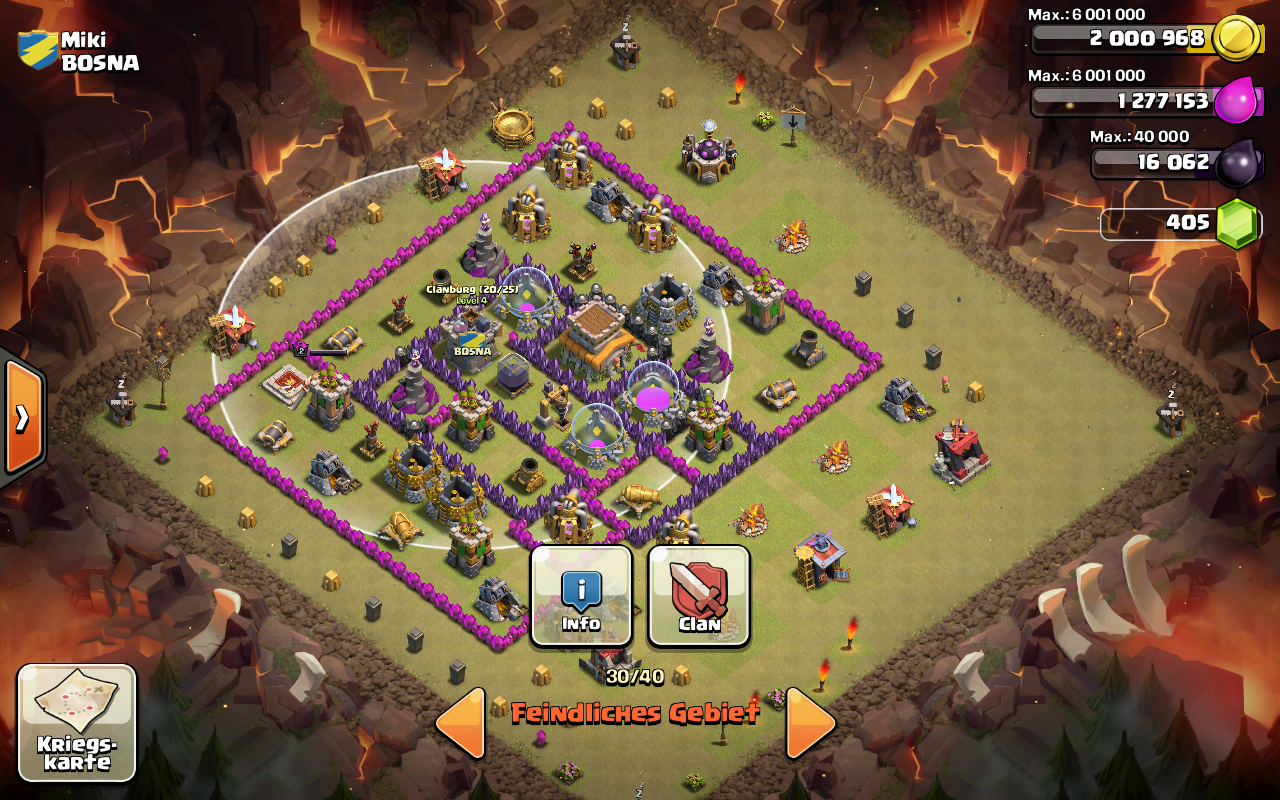Open the Info panel
The image size is (1280, 800).
click(x=581, y=596)
